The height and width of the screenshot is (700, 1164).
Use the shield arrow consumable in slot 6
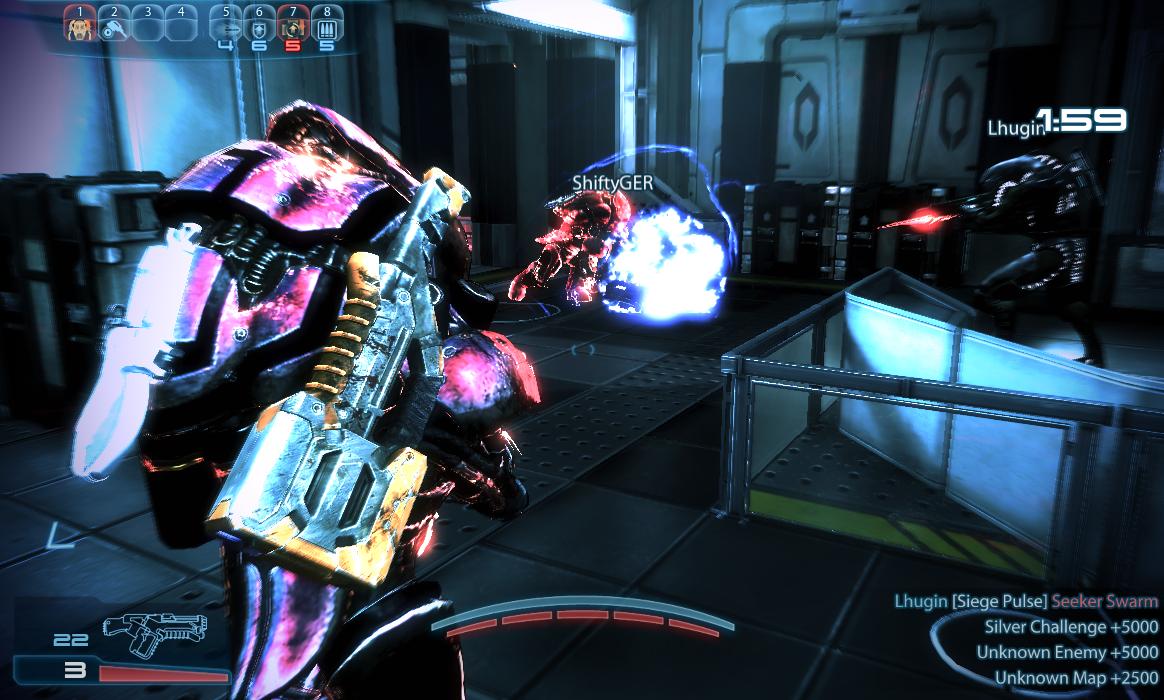coord(259,28)
